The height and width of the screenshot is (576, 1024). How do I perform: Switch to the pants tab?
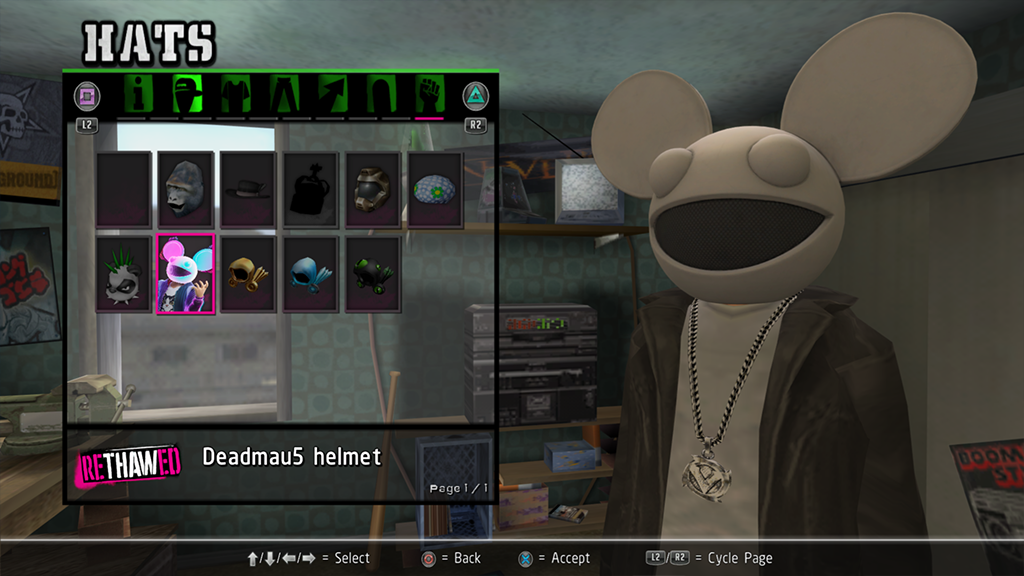point(284,95)
